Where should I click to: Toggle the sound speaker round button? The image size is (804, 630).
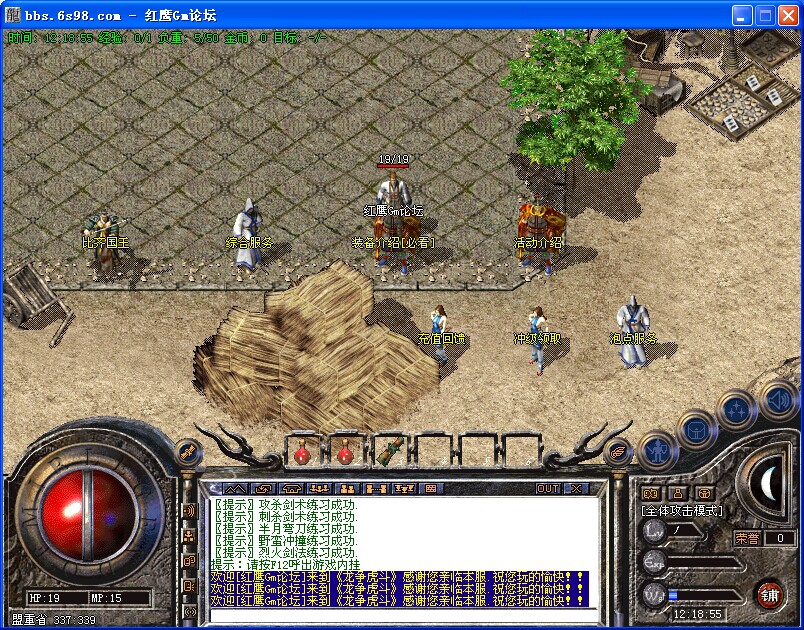777,400
